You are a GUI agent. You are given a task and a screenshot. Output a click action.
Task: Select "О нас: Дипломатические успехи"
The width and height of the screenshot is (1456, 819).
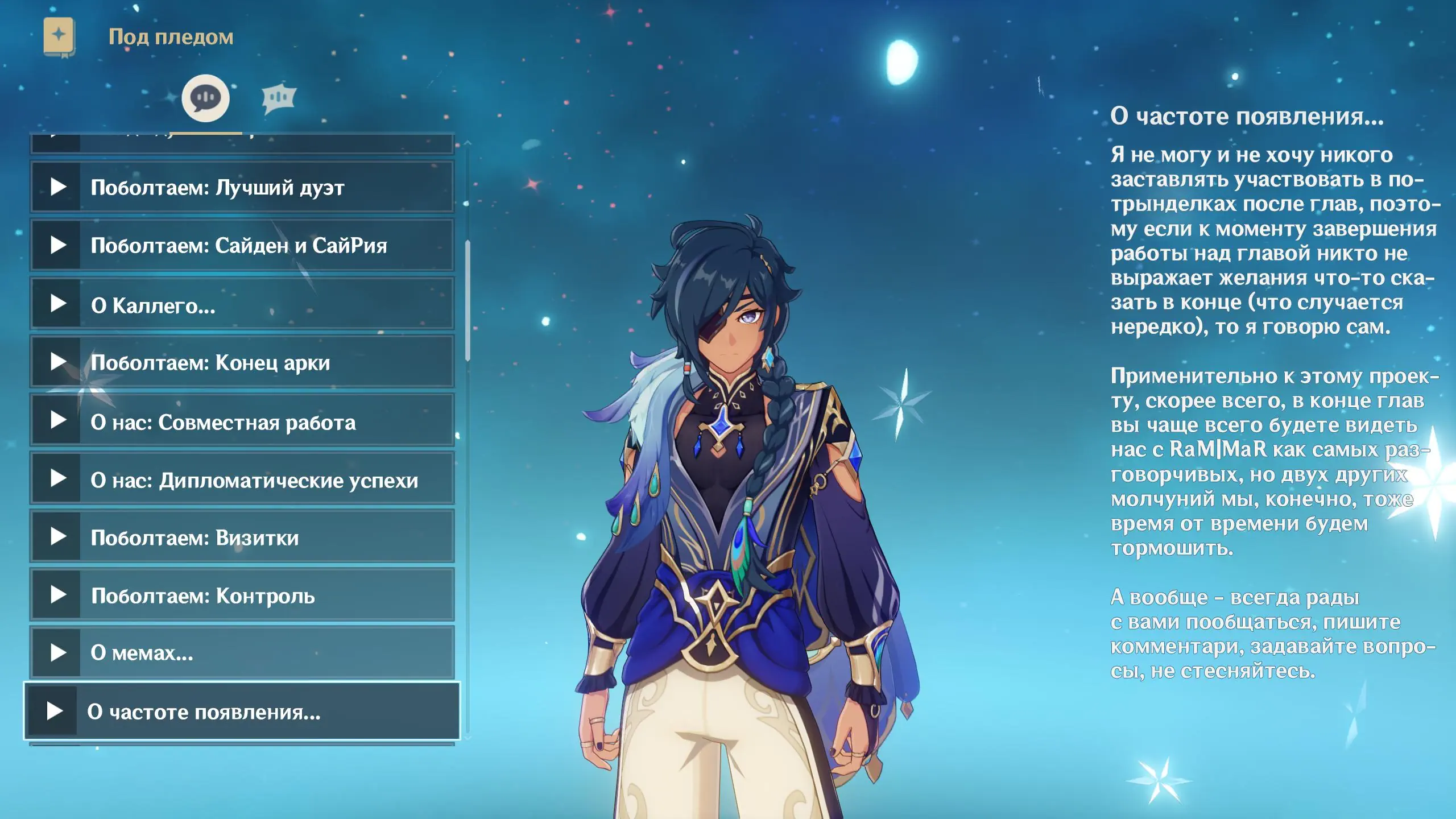point(242,479)
